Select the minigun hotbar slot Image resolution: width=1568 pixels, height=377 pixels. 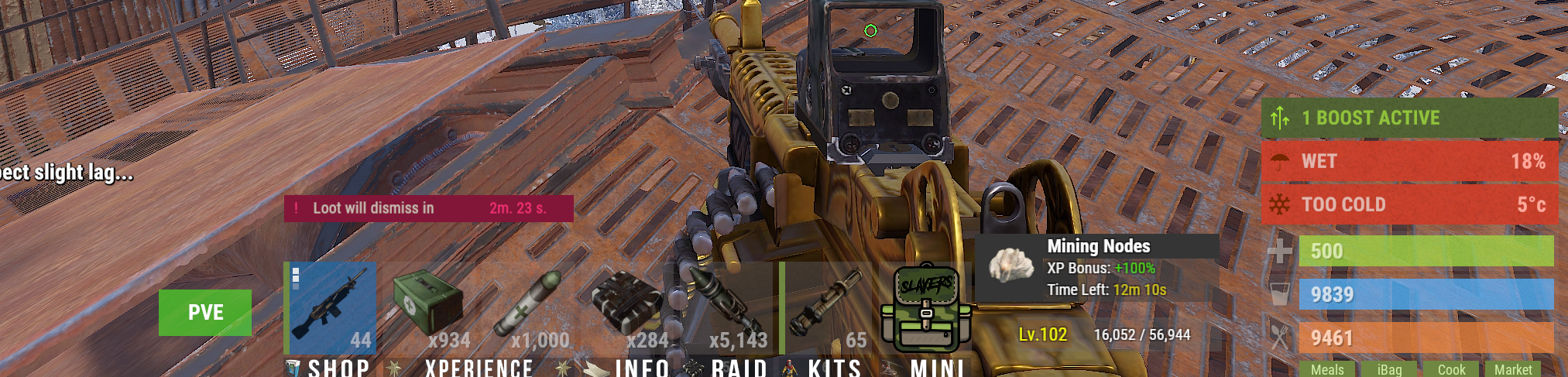[x=827, y=307]
